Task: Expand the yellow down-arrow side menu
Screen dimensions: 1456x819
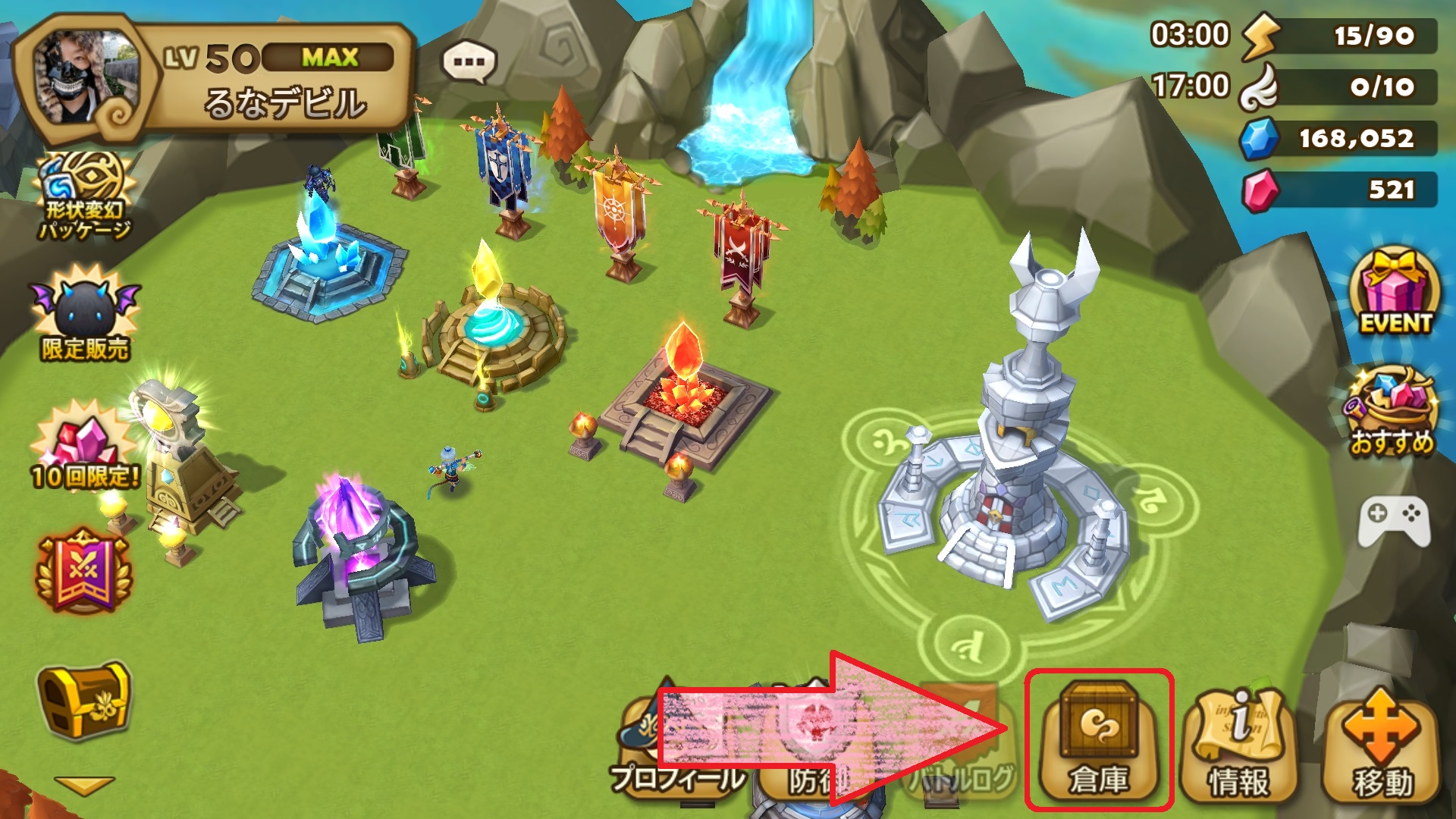Action: tap(85, 785)
